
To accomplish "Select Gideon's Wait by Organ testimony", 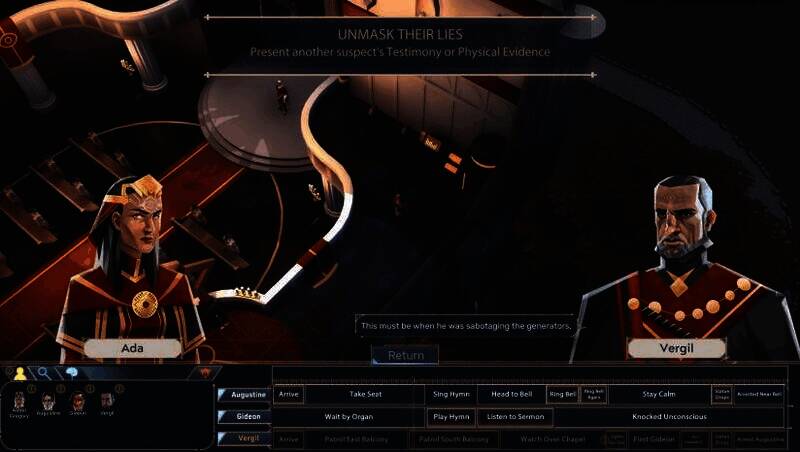I will [x=349, y=416].
